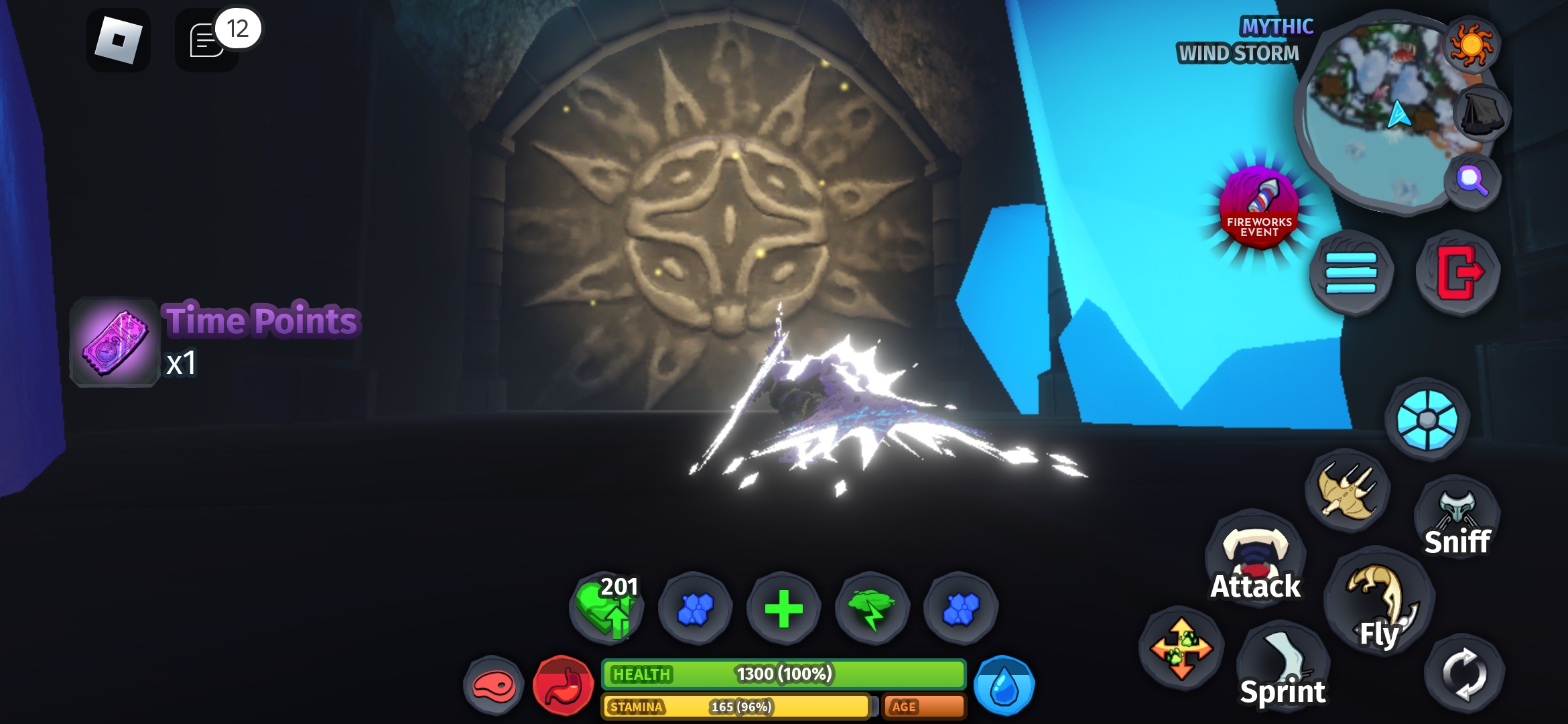Open the chat with 12 unread messages

(208, 40)
